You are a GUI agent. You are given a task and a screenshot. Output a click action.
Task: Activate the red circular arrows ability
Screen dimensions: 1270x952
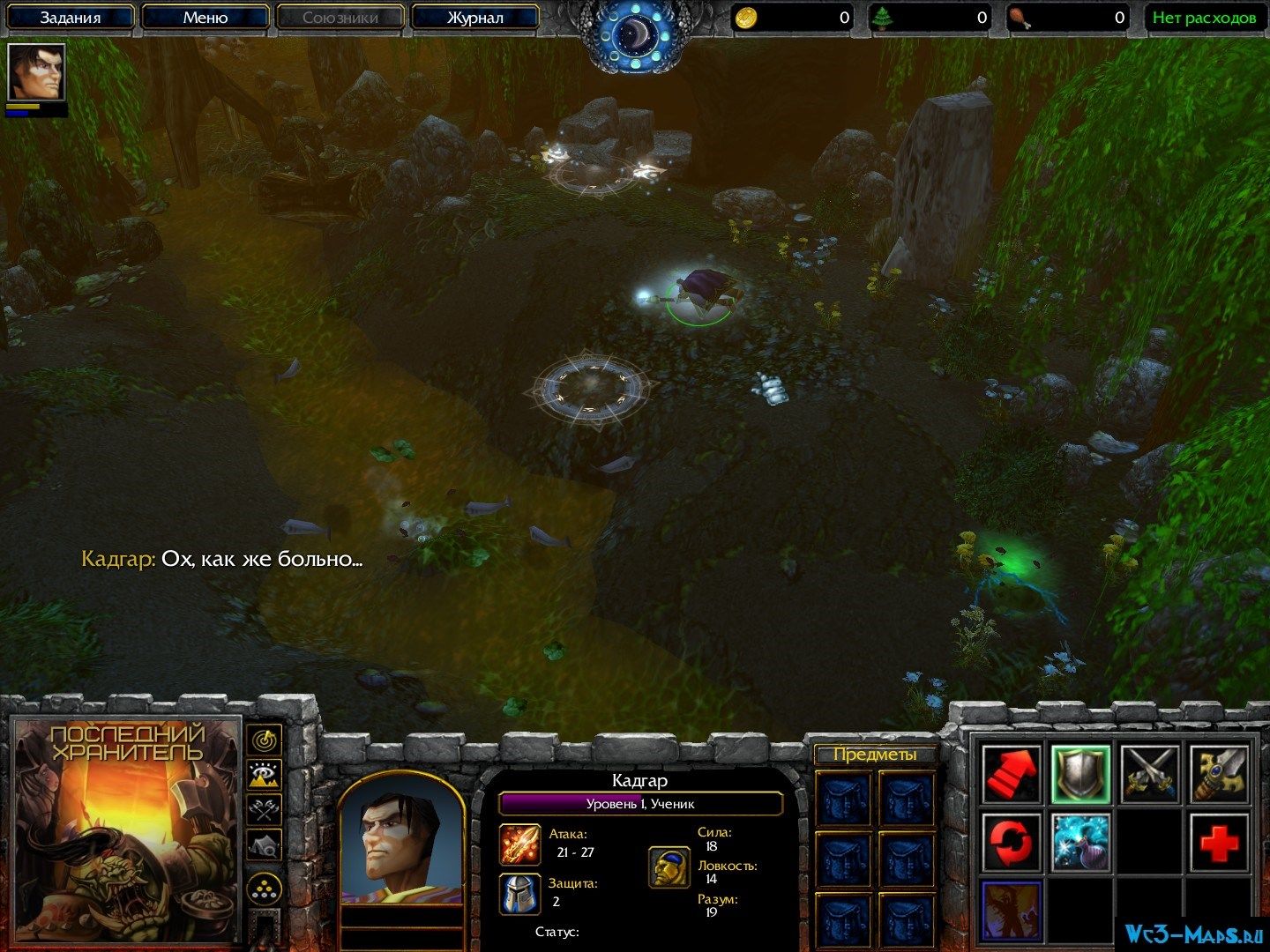[x=1011, y=842]
